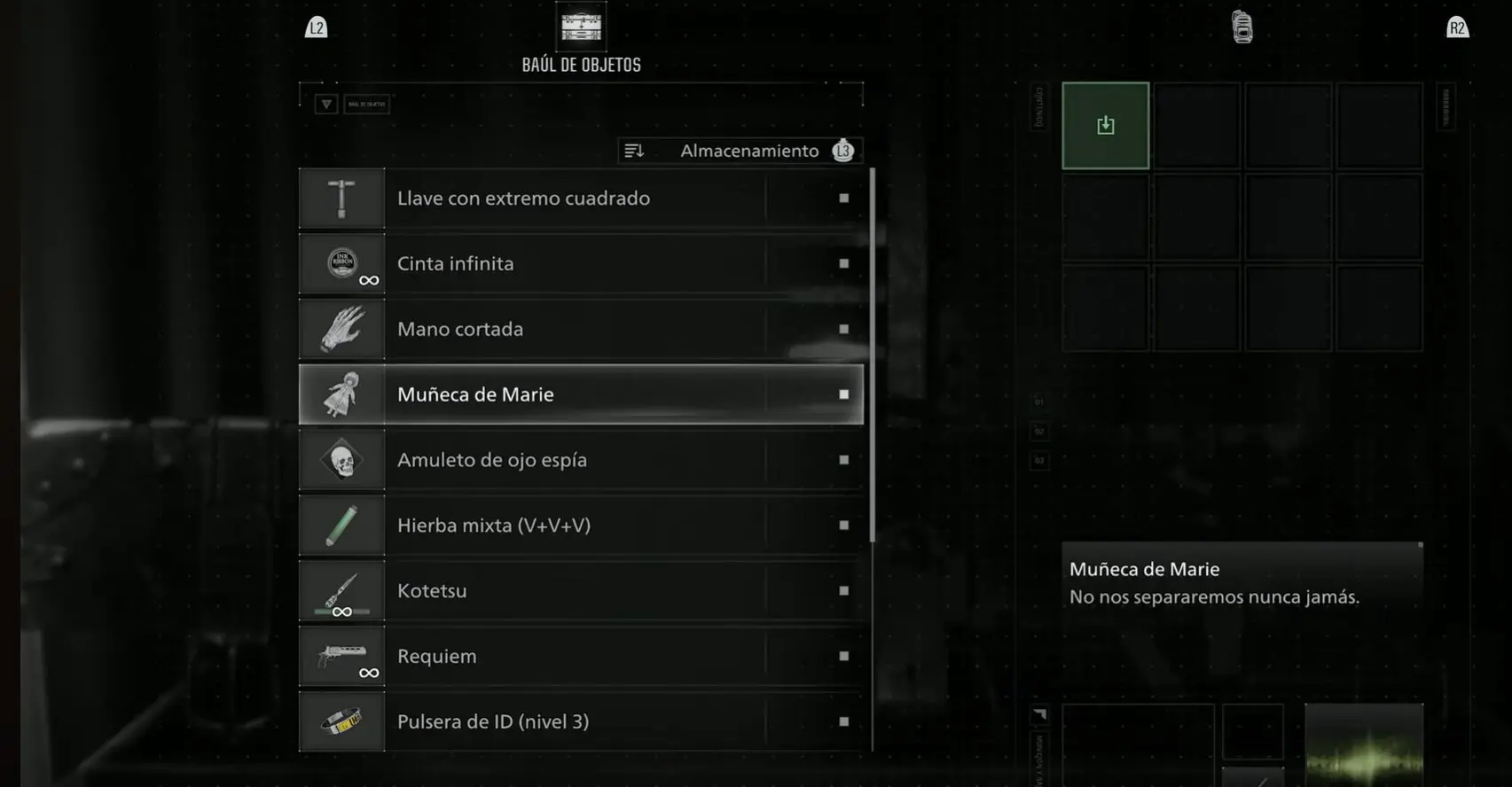Click the highlighted inventory deposit slot

[1105, 126]
